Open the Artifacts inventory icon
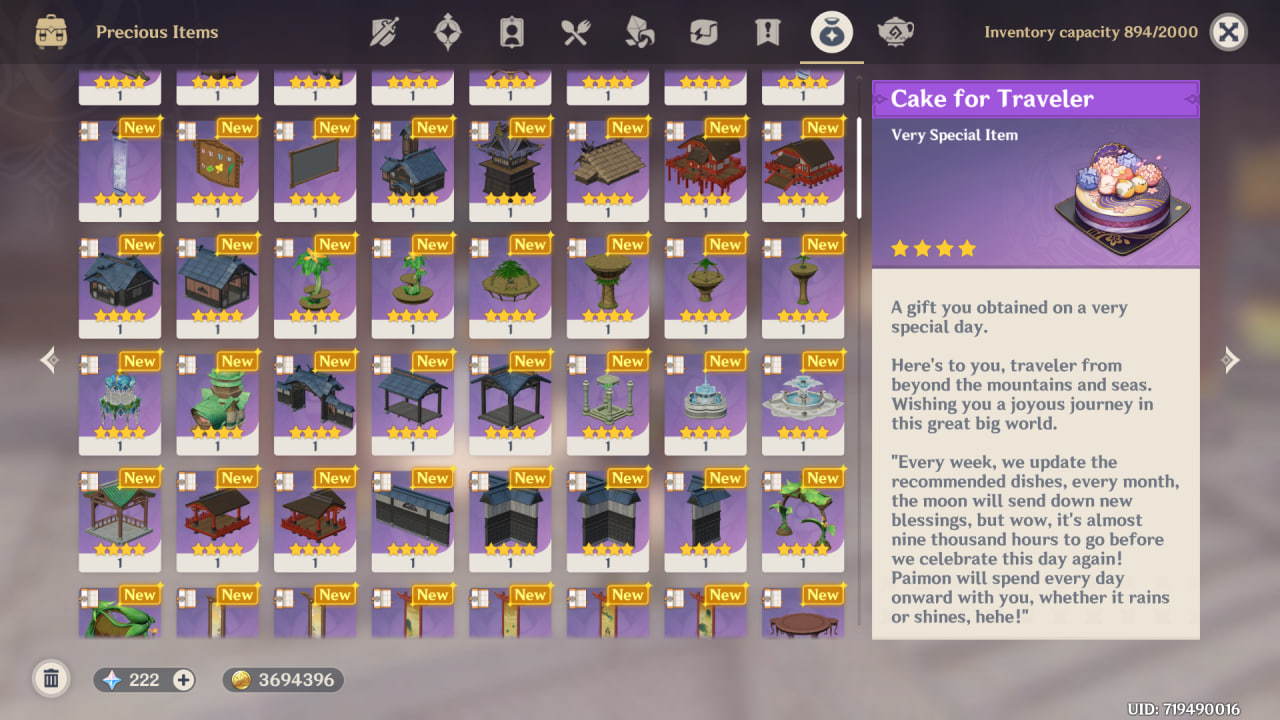 [447, 31]
